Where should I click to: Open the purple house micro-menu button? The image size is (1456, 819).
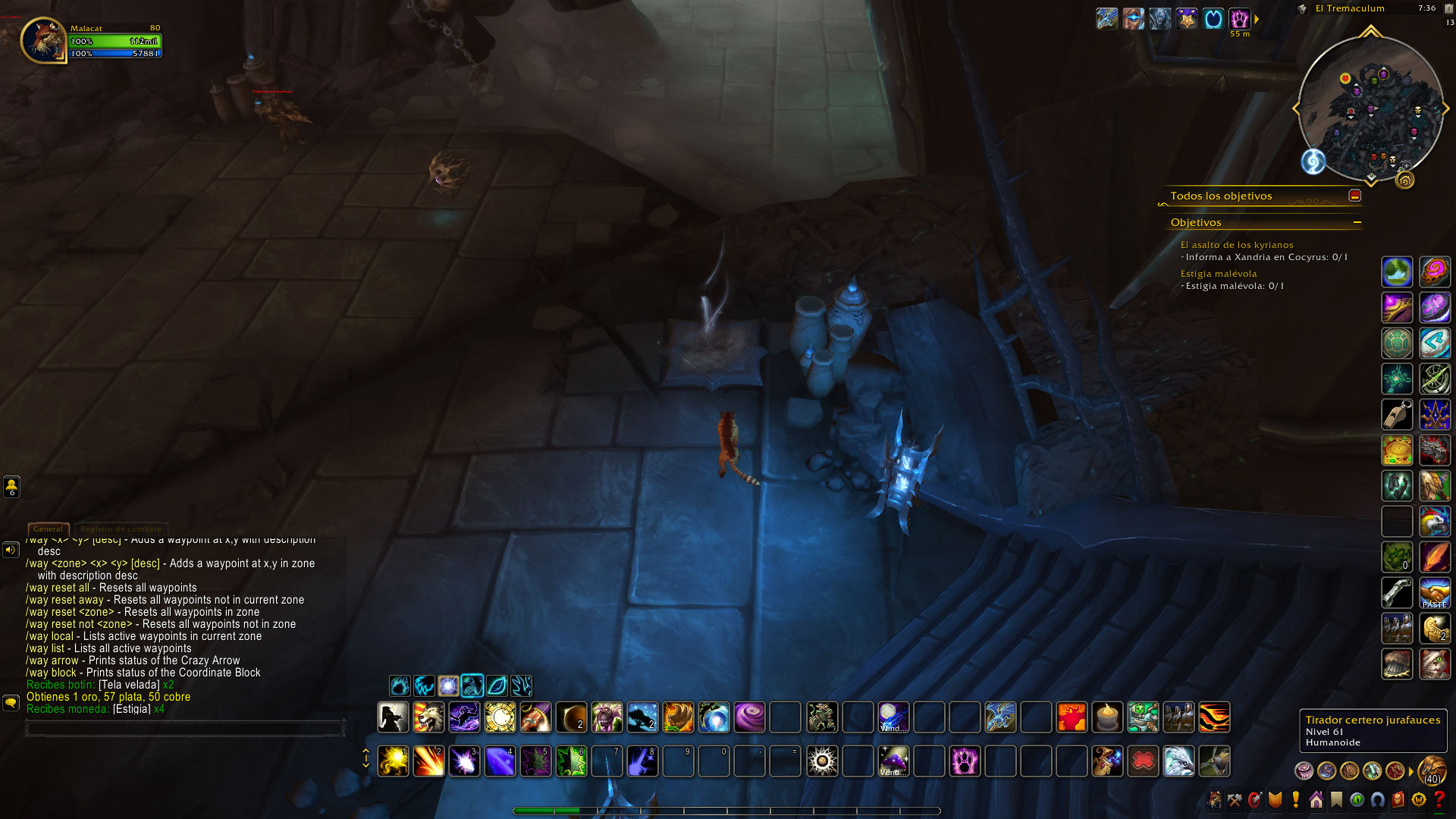coord(1316,799)
